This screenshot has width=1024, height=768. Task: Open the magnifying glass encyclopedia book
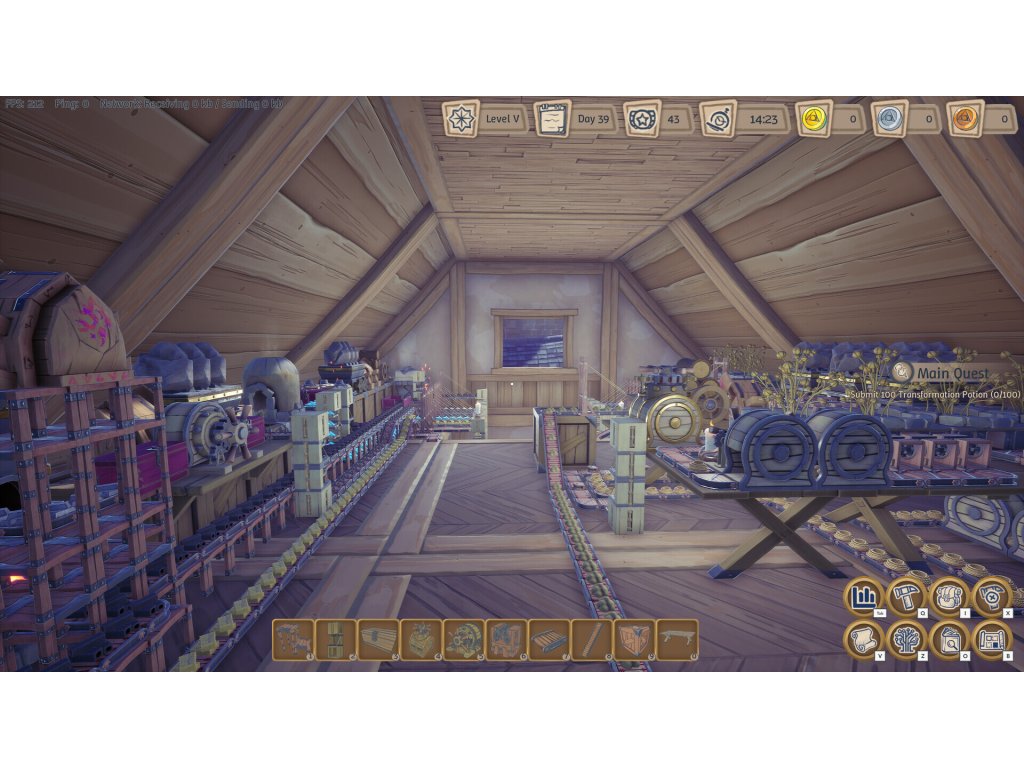949,640
